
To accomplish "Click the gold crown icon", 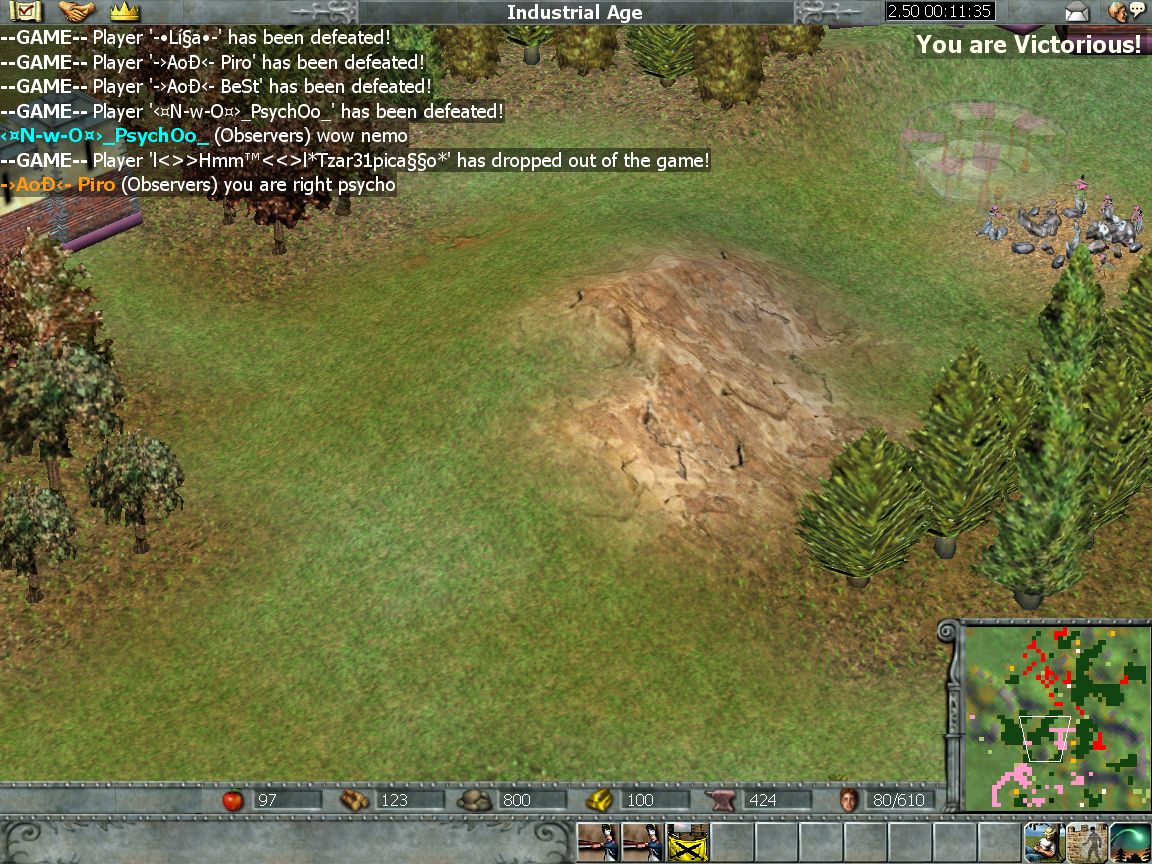I will [x=124, y=12].
